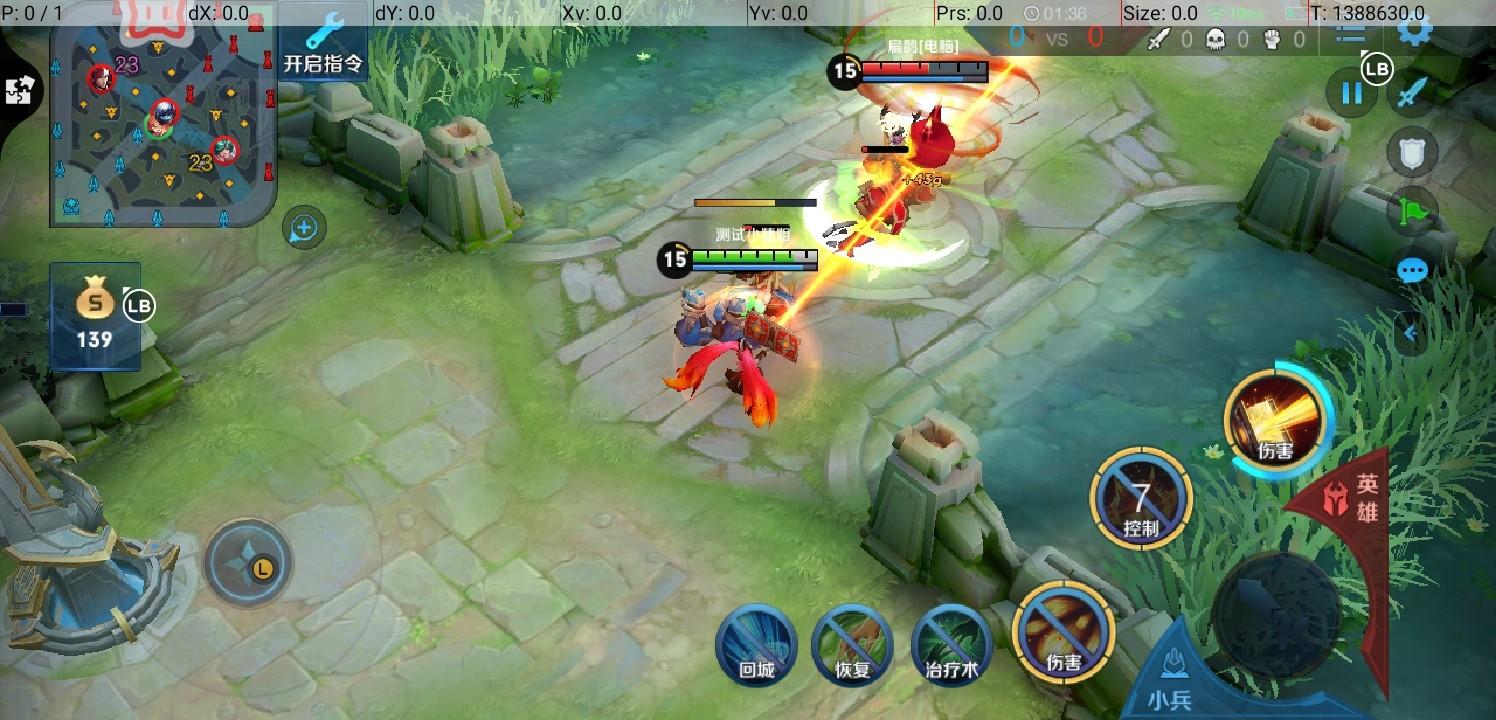The width and height of the screenshot is (1496, 720).
Task: Open the settings gear
Action: coord(1415,29)
